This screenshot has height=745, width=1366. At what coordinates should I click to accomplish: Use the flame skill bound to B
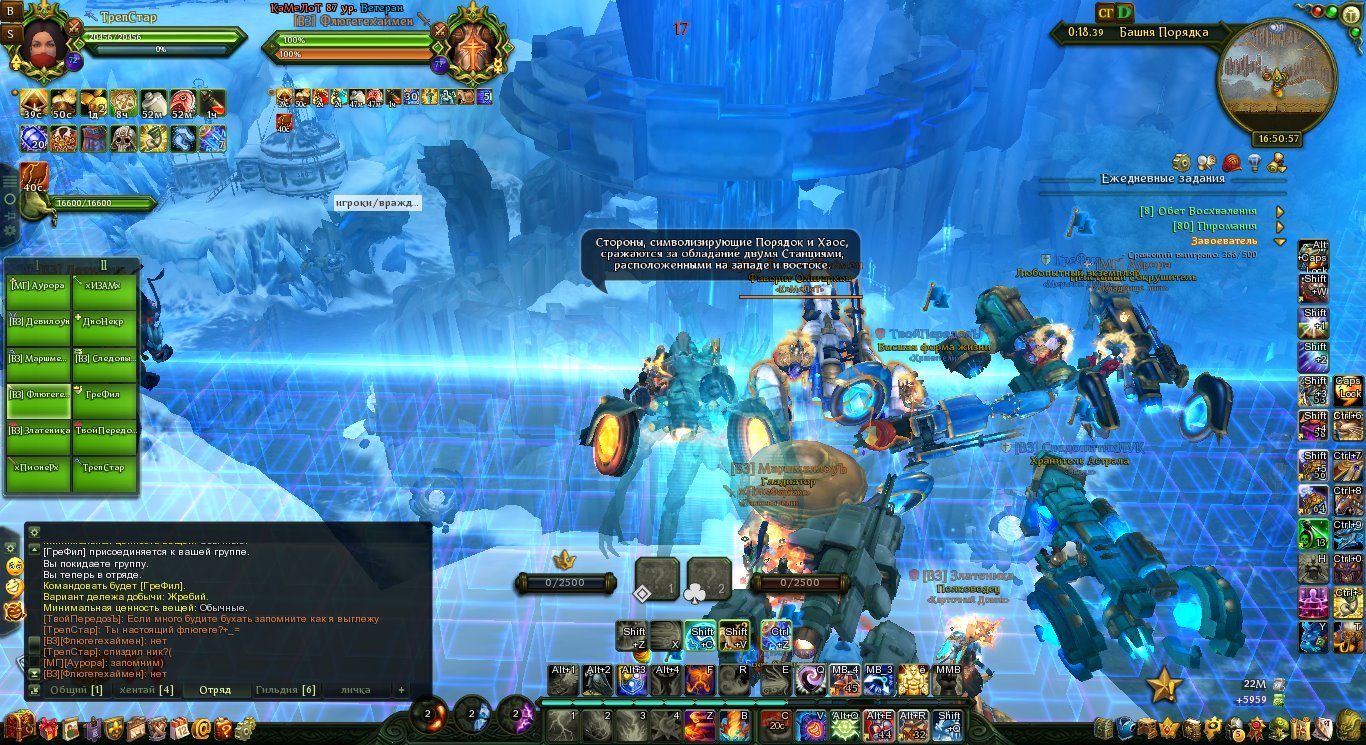(735, 724)
